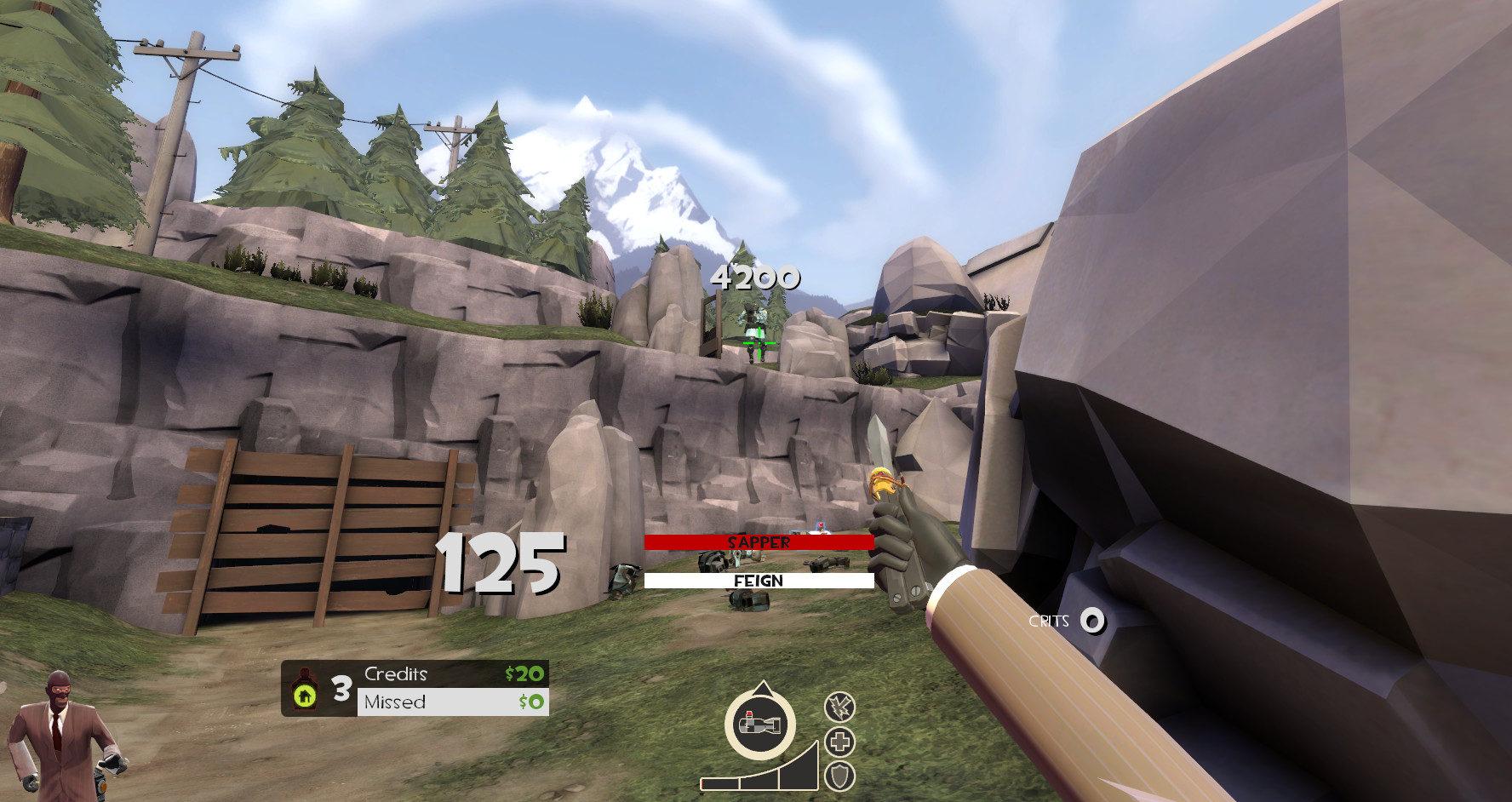Screen dimensions: 1512x802
Task: Select the Credits row
Action: click(x=396, y=673)
